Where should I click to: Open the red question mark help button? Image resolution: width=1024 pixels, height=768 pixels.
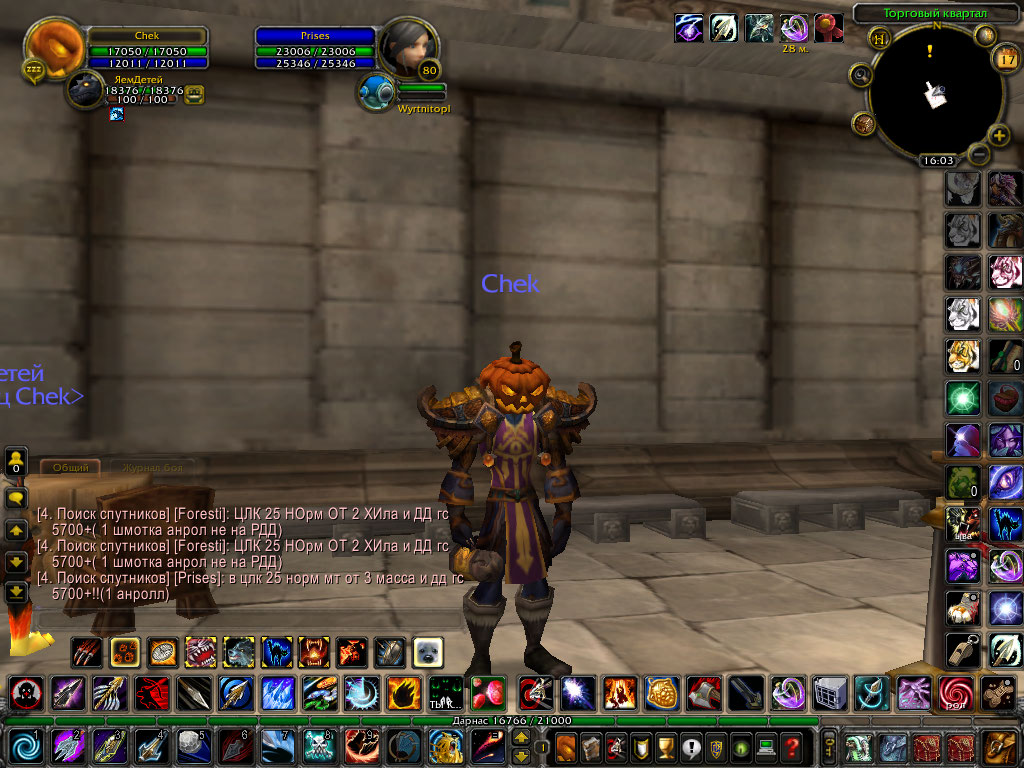(x=791, y=746)
